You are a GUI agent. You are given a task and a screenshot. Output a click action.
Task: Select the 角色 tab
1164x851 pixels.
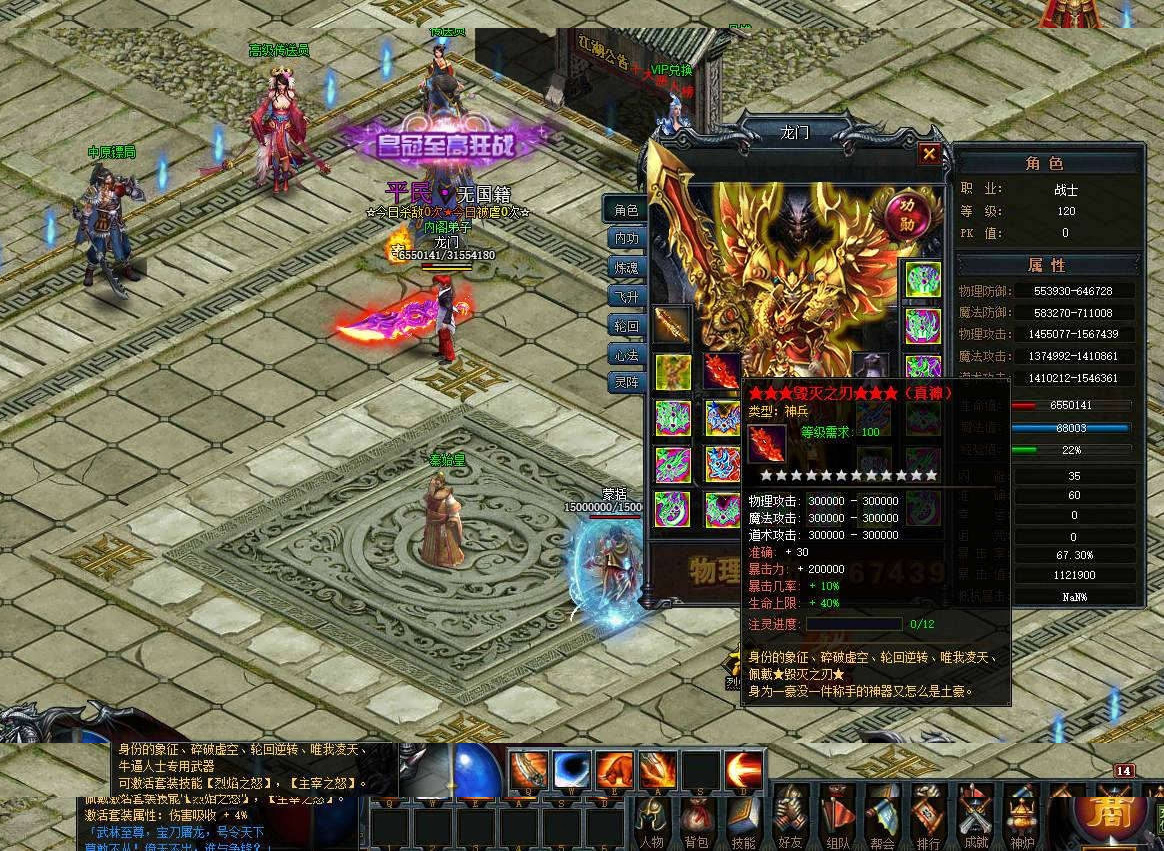pos(626,210)
